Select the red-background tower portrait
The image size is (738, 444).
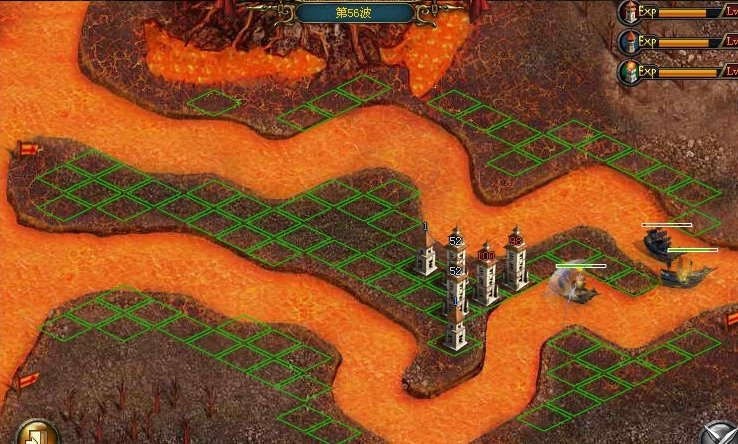pos(629,12)
